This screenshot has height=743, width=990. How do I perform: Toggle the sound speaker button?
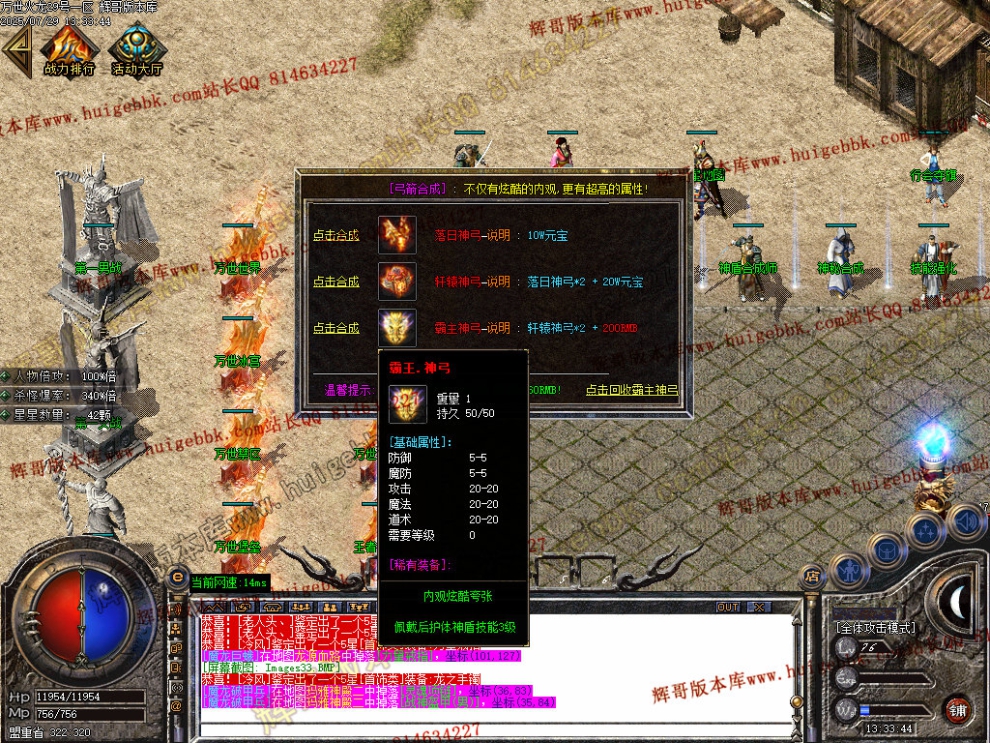click(965, 520)
